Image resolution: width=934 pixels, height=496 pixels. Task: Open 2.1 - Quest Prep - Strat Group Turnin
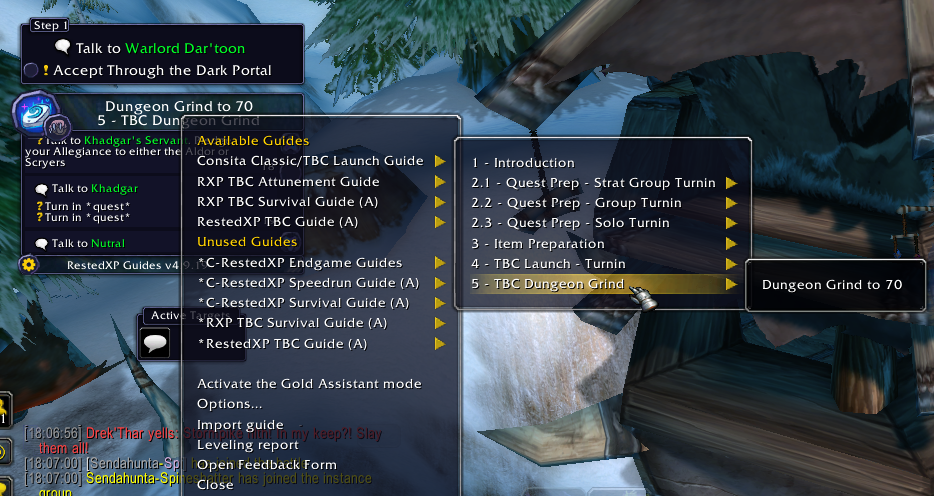(594, 183)
